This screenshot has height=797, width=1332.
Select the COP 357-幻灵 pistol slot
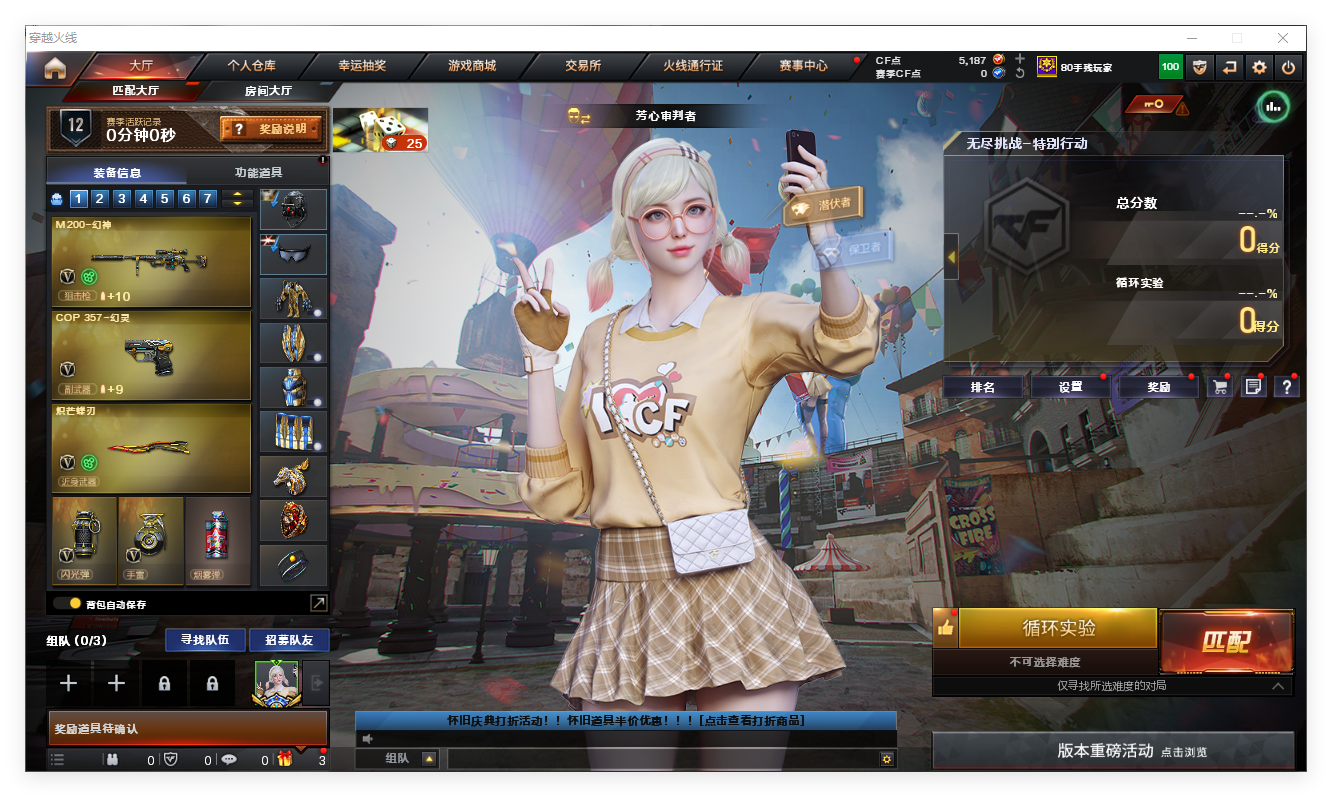click(151, 355)
